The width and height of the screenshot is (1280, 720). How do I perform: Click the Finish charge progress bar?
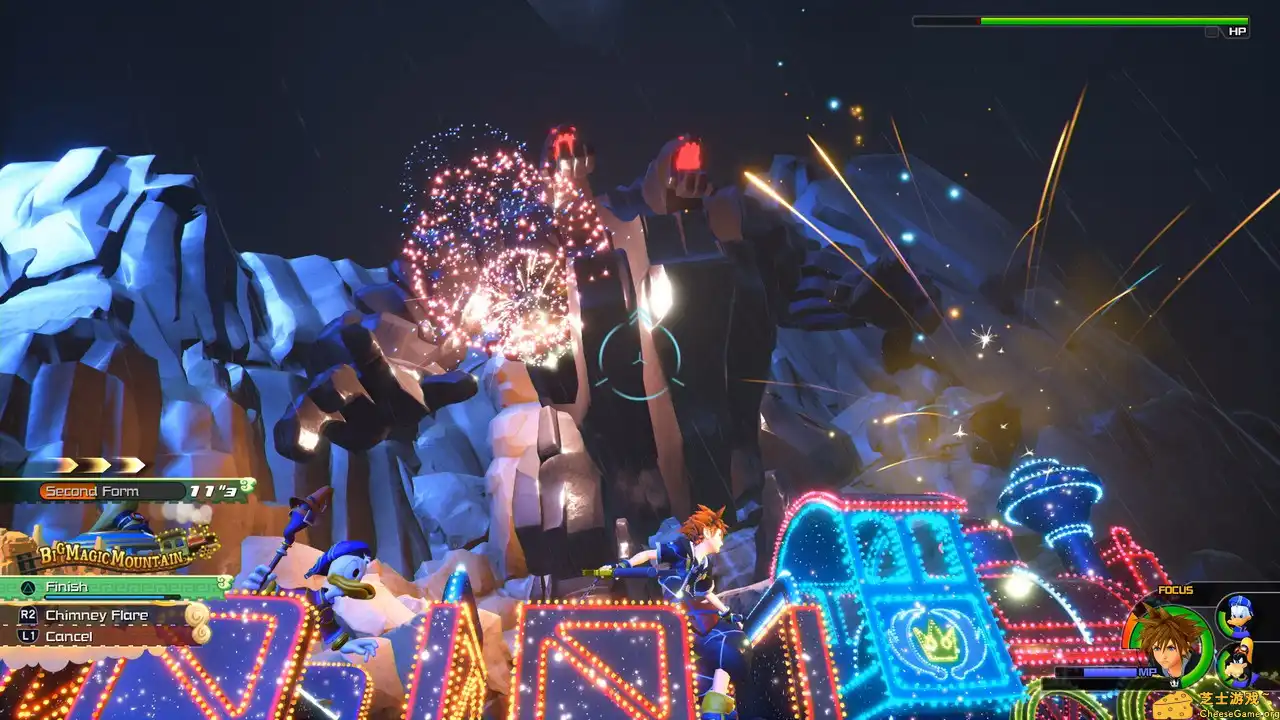(111, 597)
